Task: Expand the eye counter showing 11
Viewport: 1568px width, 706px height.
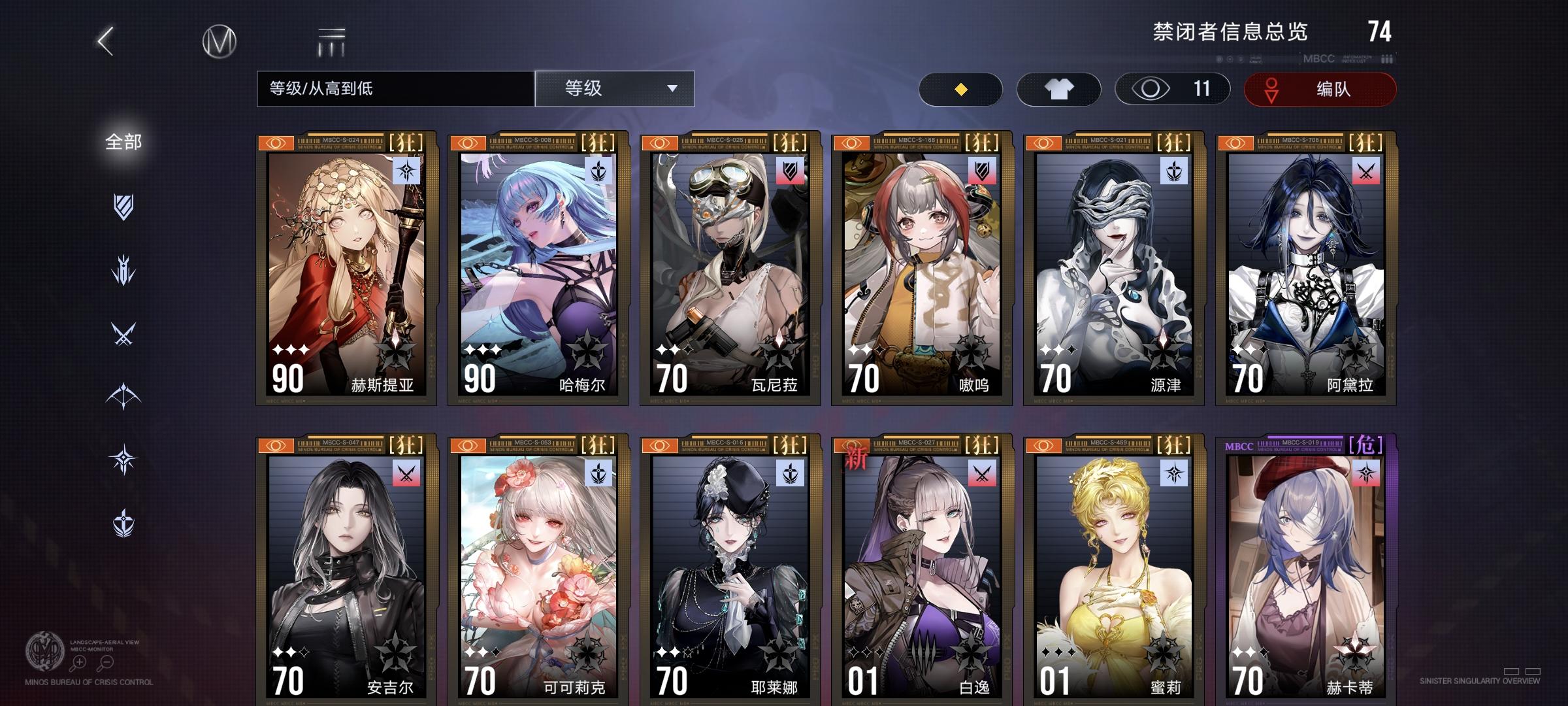Action: tap(1173, 88)
